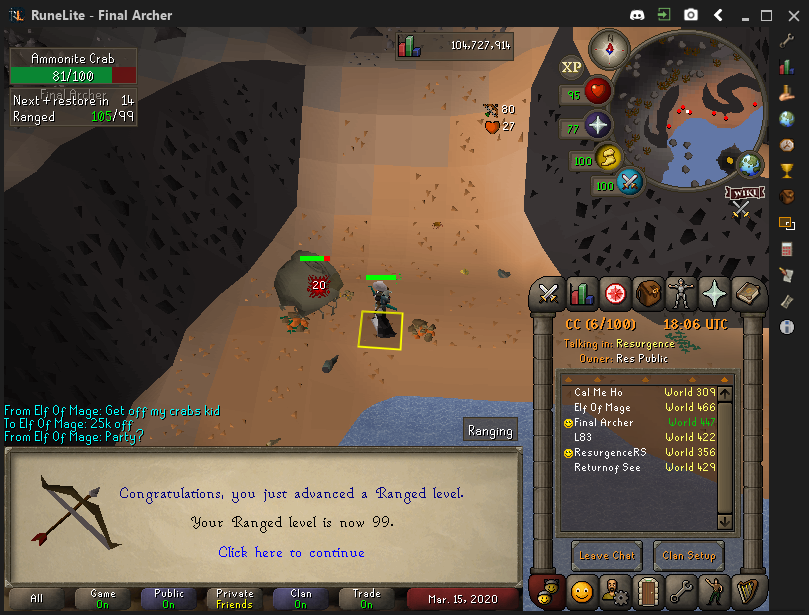This screenshot has height=615, width=809.
Task: Change the Private chat filter
Action: coord(234,598)
